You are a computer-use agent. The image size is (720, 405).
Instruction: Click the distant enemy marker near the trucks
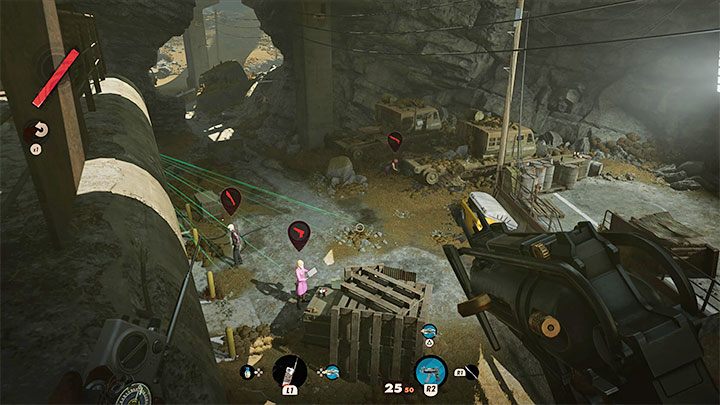[395, 142]
